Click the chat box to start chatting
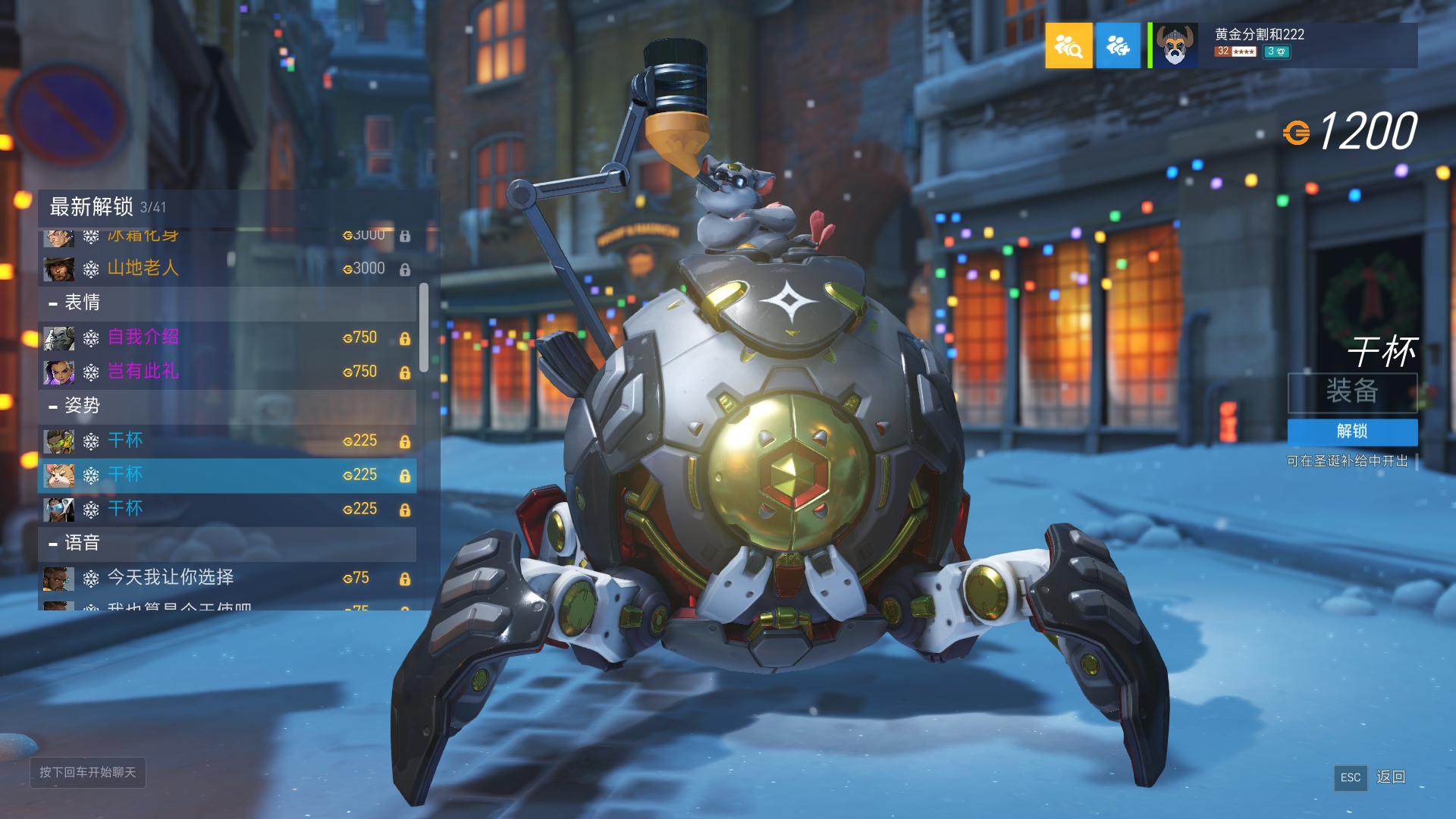This screenshot has height=819, width=1456. (88, 773)
